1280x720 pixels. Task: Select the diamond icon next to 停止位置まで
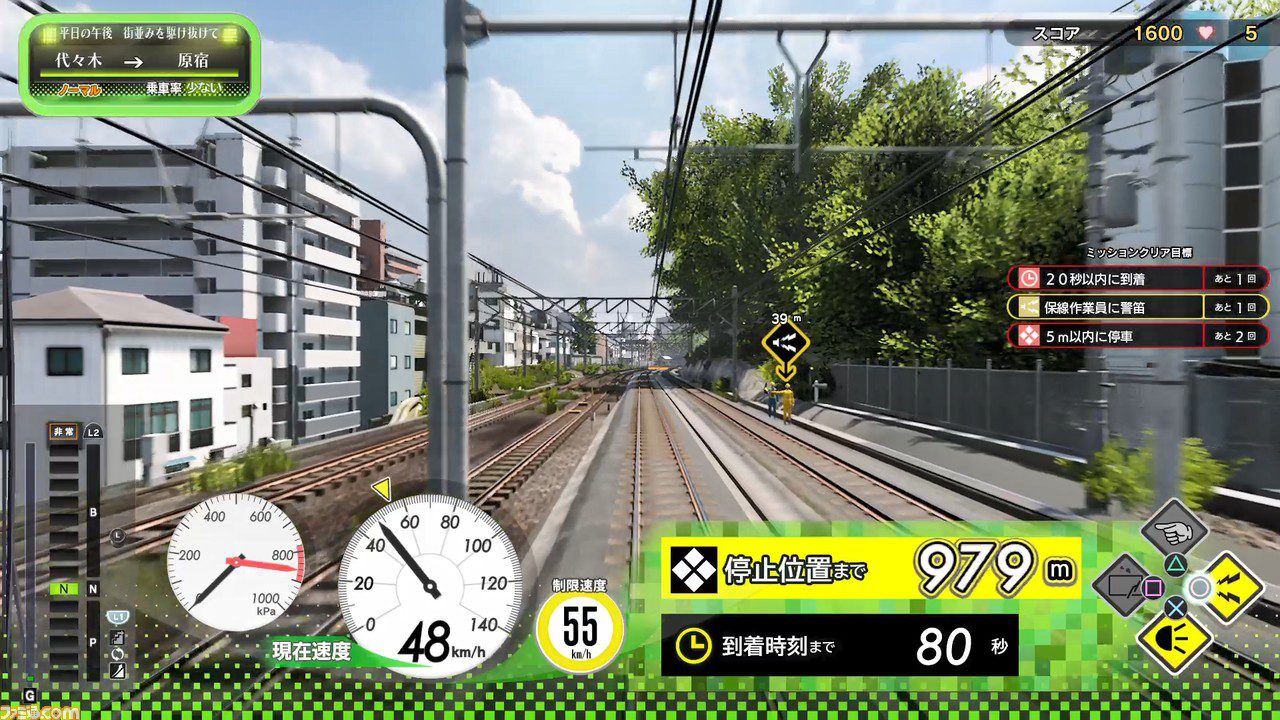tap(692, 570)
